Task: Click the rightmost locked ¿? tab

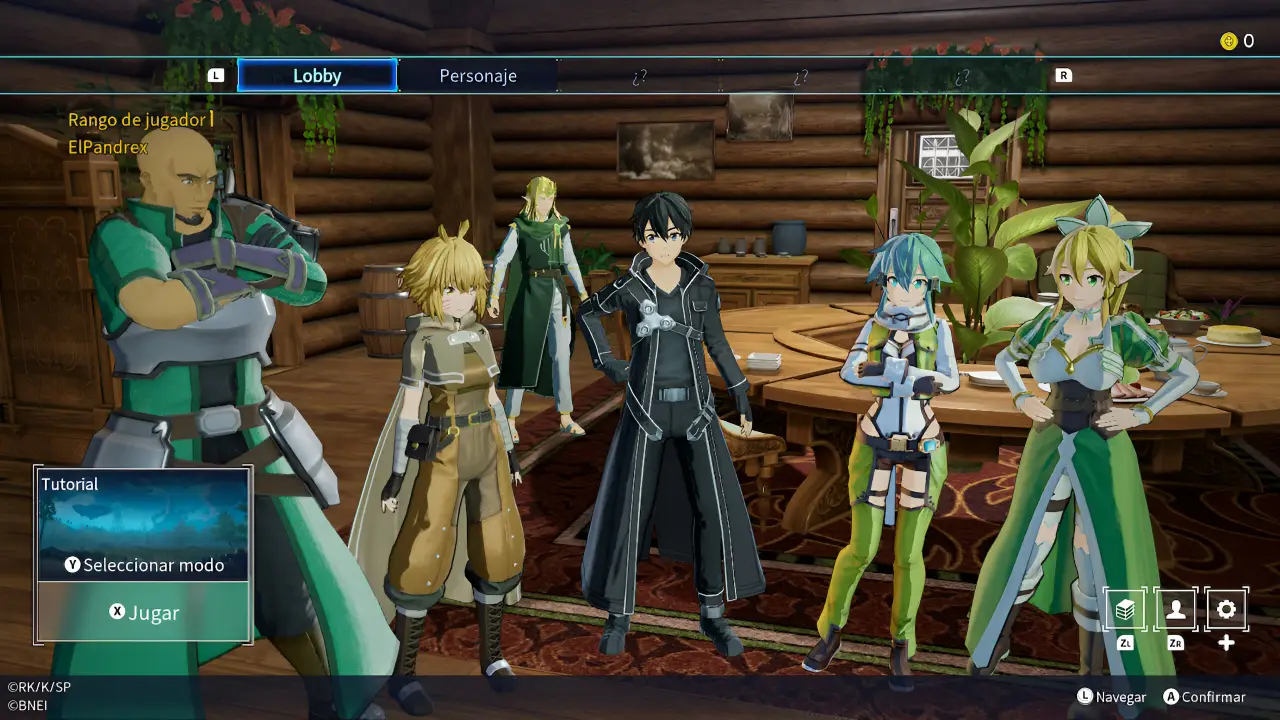Action: click(962, 75)
